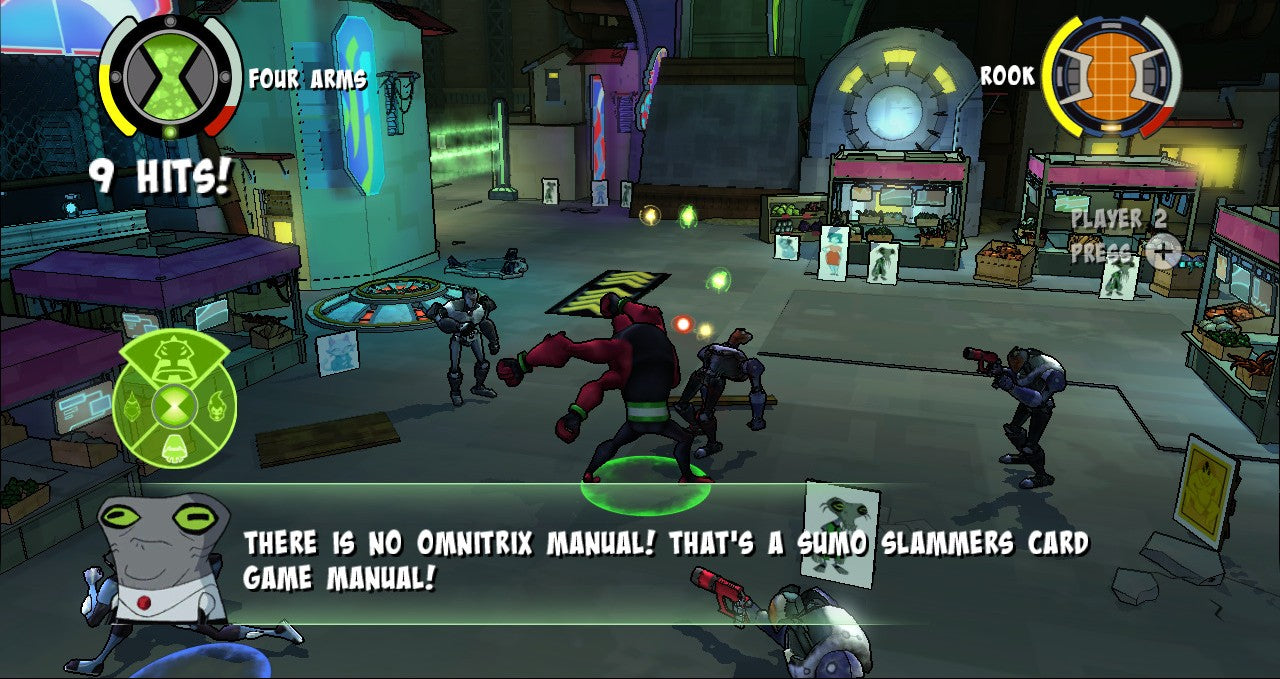Select Rook's orange Proto-Tool badge
Viewport: 1280px width, 679px height.
tap(1111, 75)
